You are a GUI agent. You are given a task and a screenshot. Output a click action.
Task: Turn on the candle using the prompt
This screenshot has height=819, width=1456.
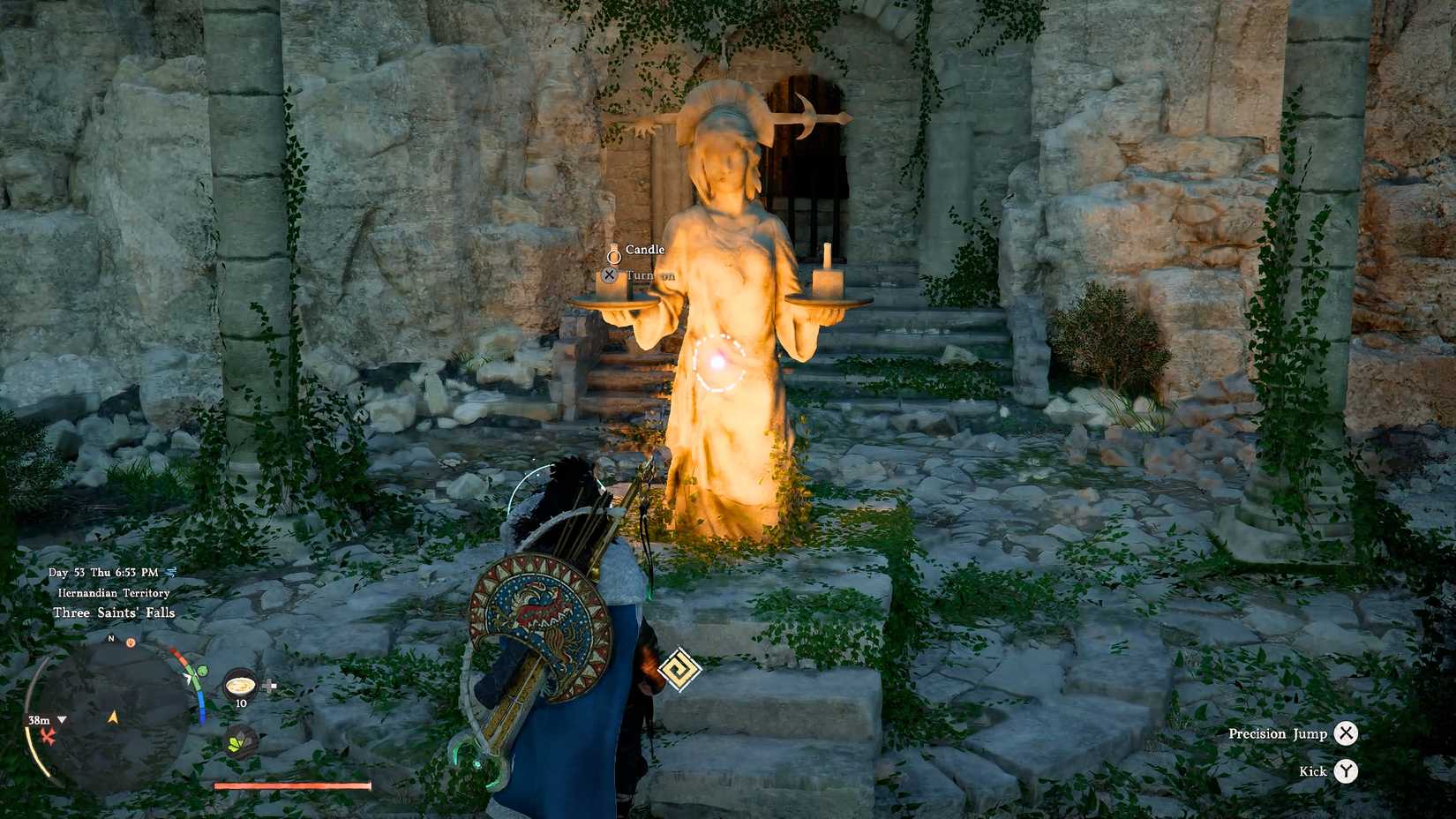click(609, 274)
